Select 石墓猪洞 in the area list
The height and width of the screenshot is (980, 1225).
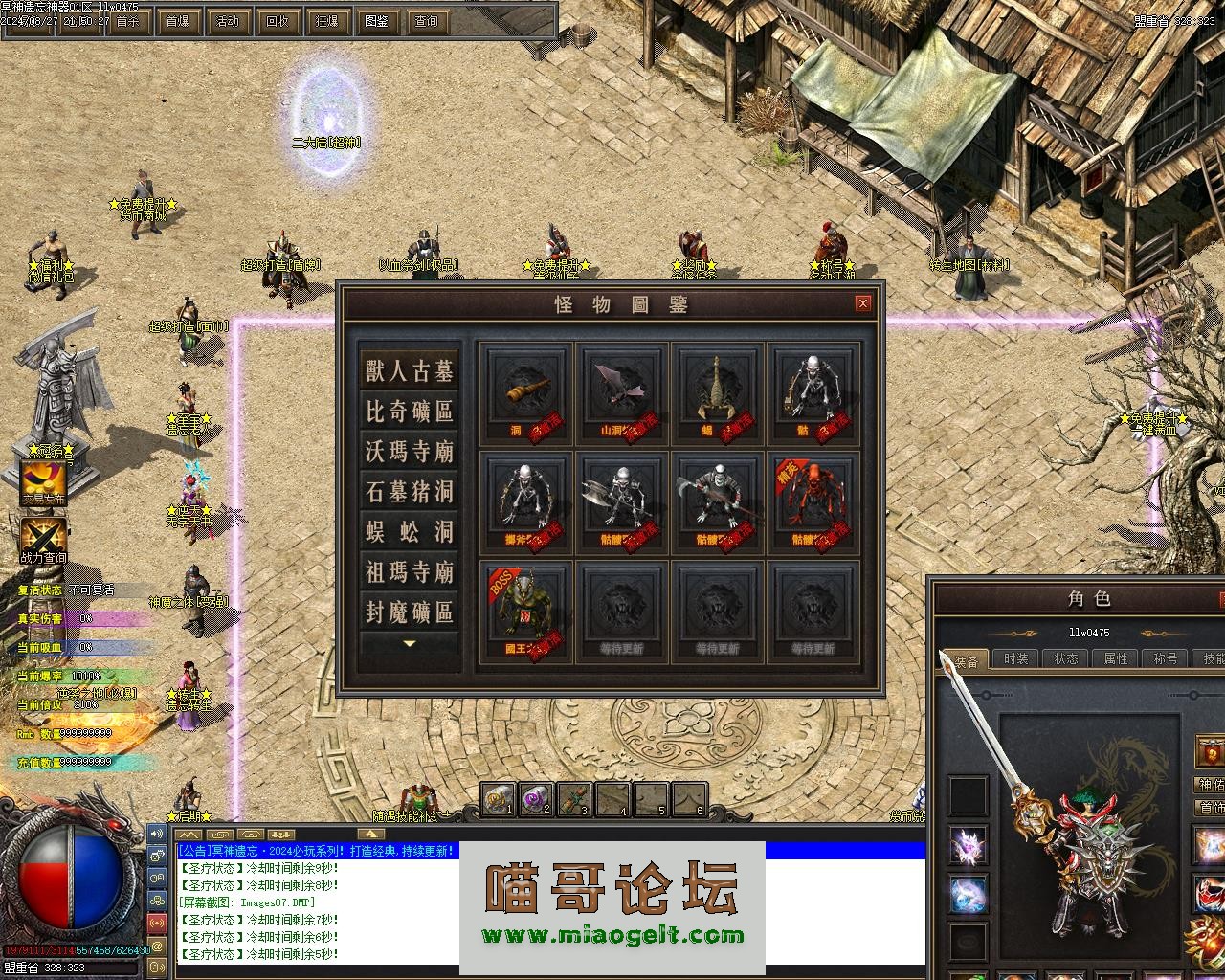410,492
